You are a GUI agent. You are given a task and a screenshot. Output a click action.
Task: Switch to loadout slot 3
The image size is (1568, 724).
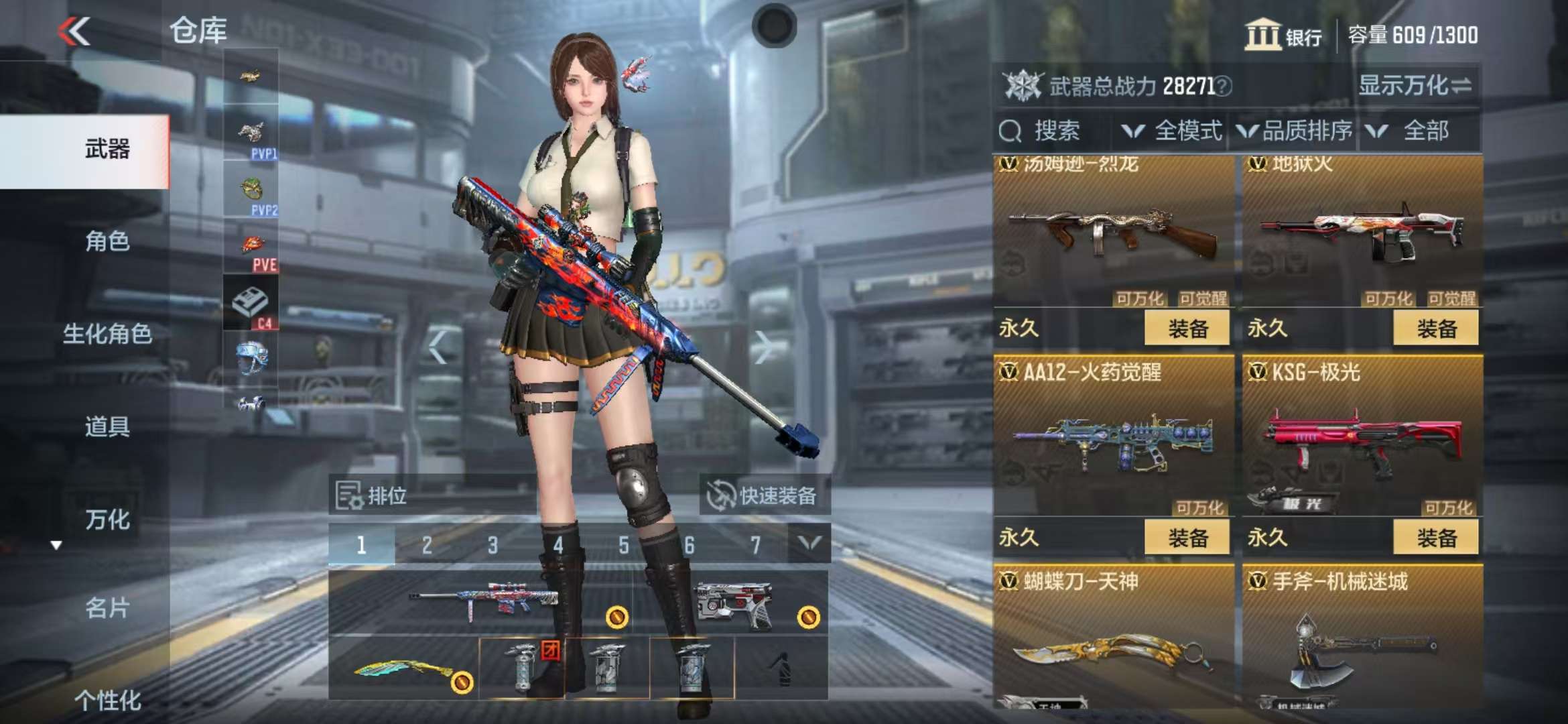[493, 545]
